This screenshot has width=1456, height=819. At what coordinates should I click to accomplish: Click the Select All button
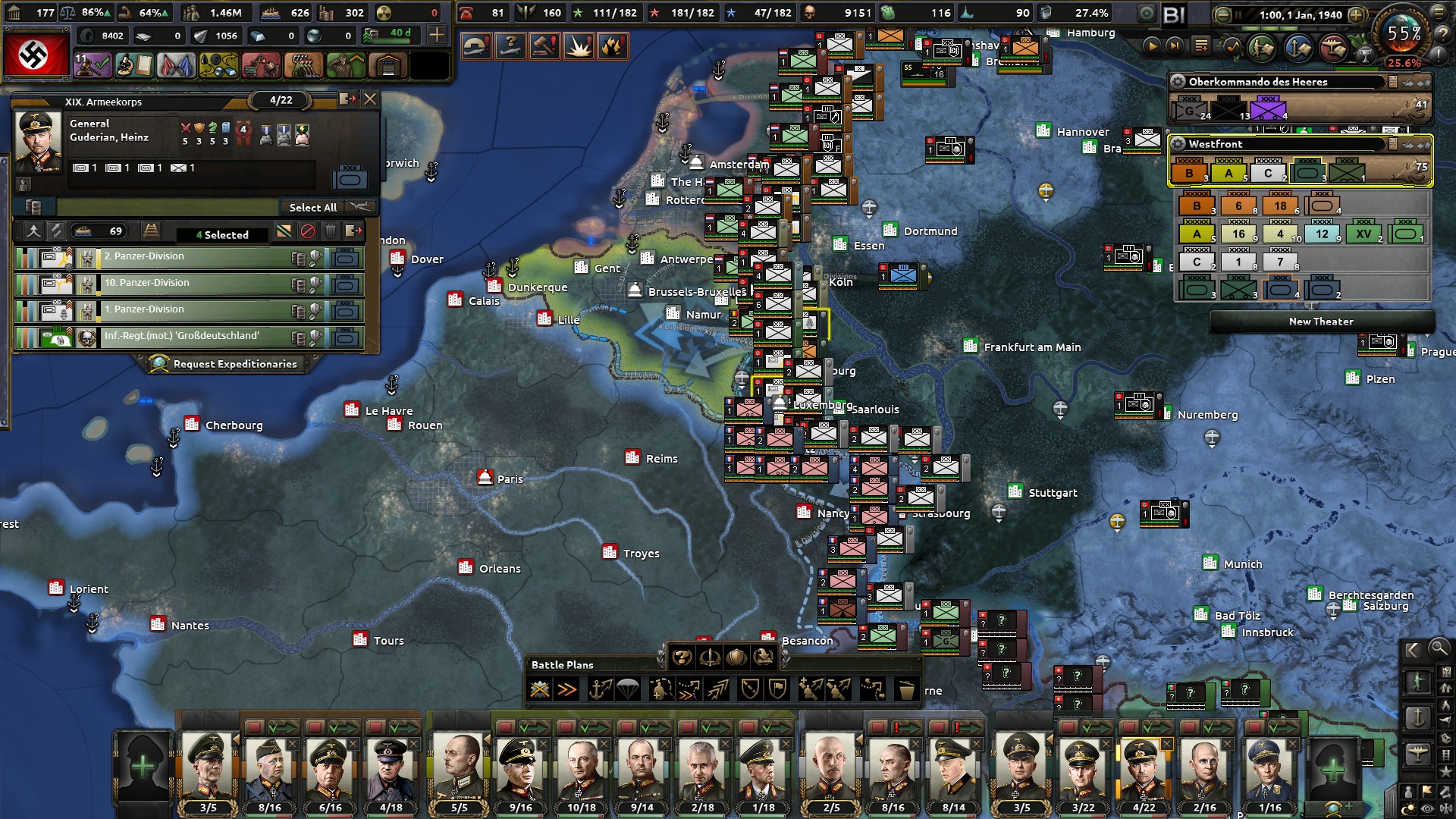point(313,207)
